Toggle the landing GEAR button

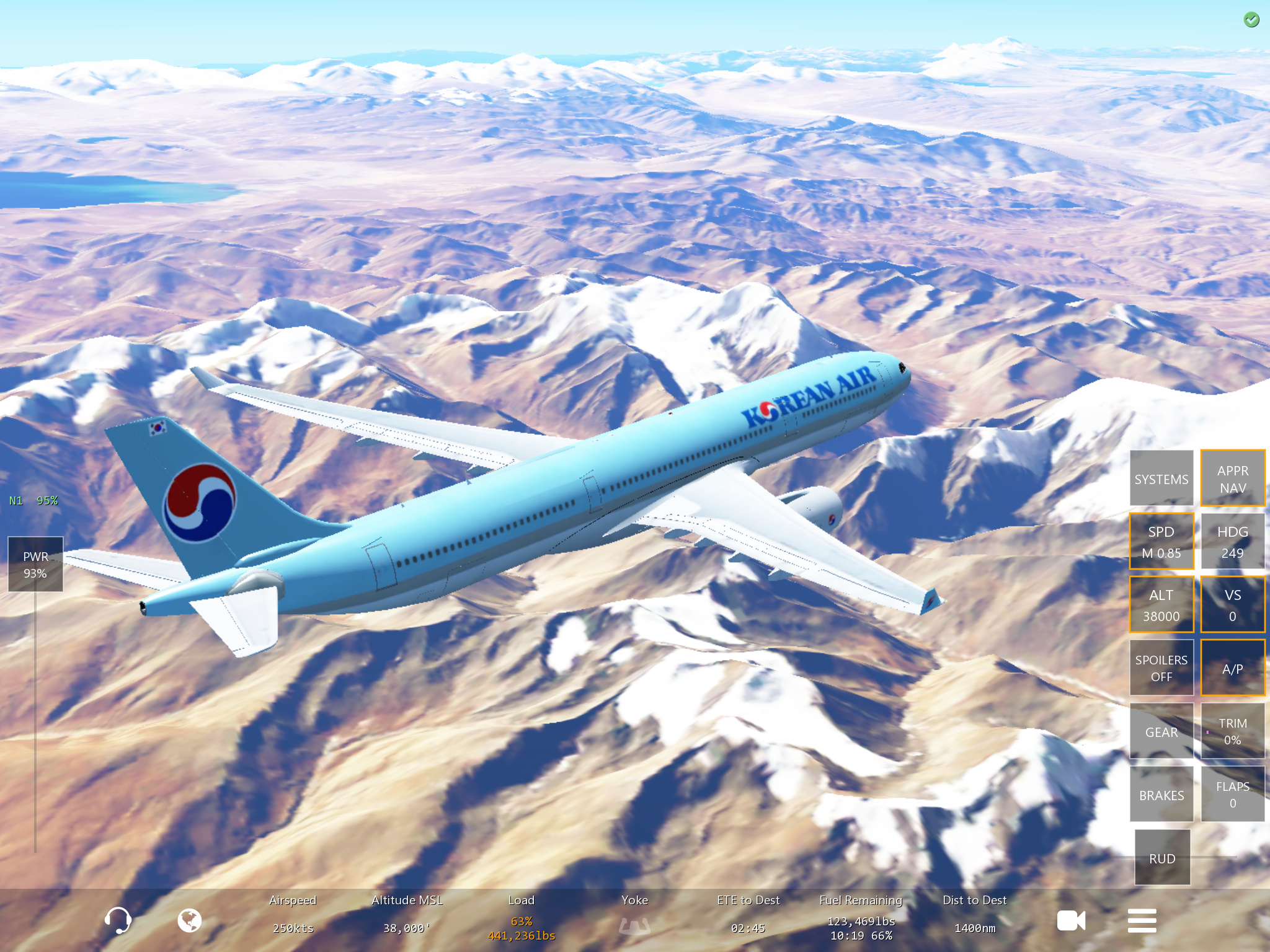tap(1161, 731)
